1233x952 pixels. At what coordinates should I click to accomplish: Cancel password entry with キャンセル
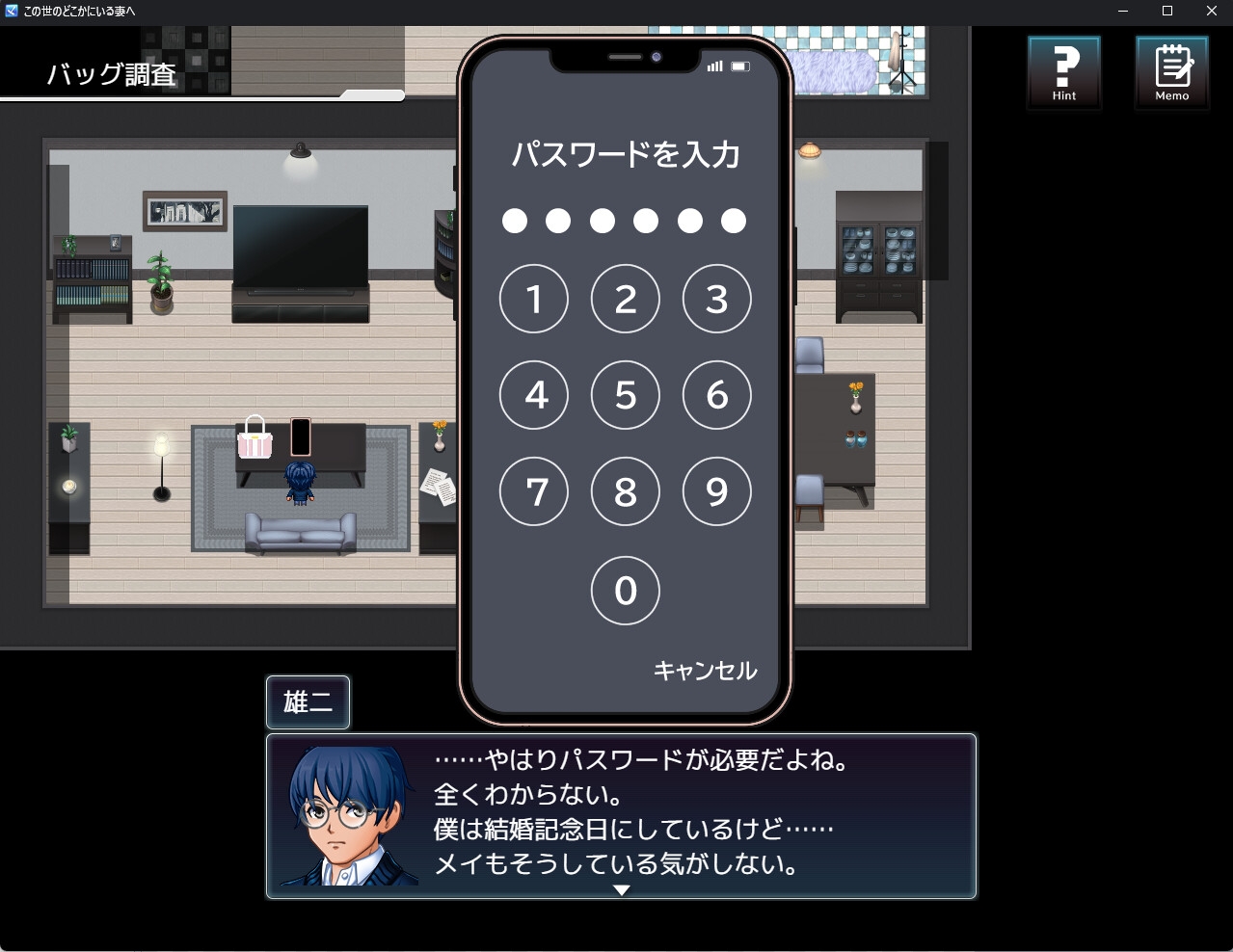[705, 671]
